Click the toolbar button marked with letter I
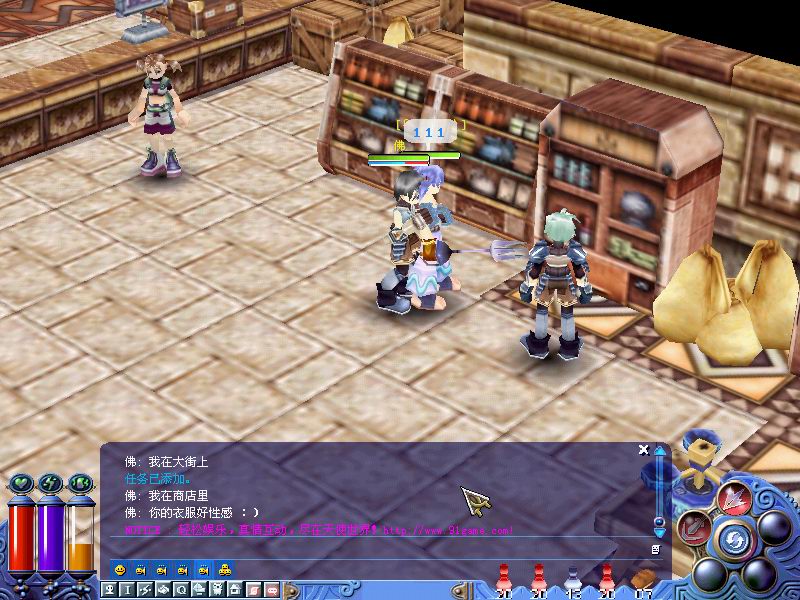This screenshot has height=600, width=800. click(x=125, y=590)
